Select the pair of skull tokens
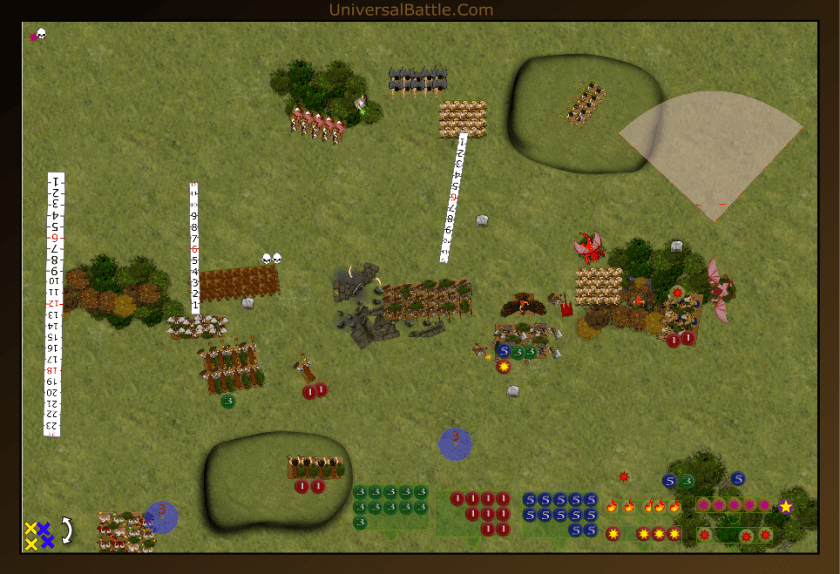 tap(271, 258)
